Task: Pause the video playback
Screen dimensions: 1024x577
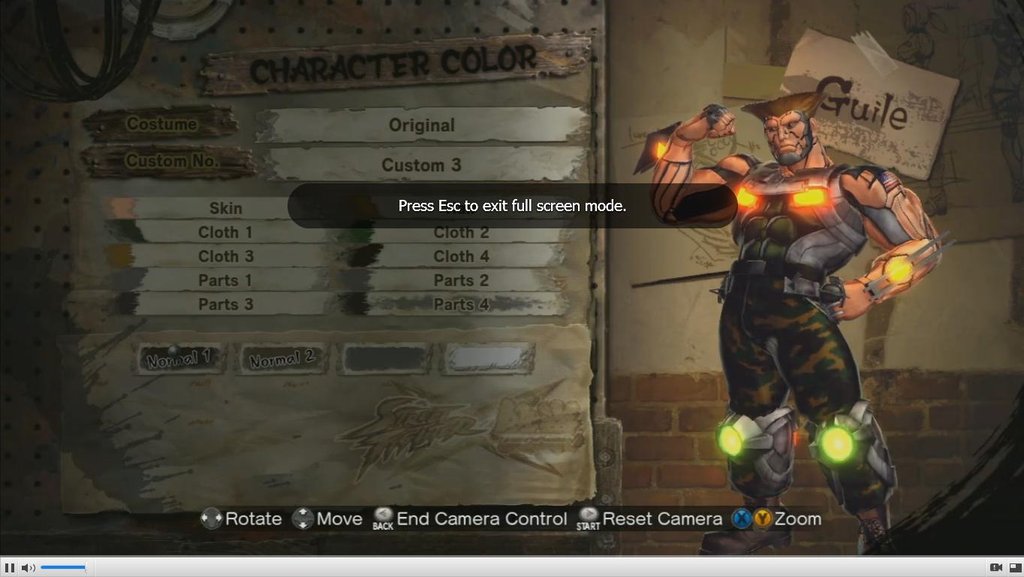Action: 10,568
